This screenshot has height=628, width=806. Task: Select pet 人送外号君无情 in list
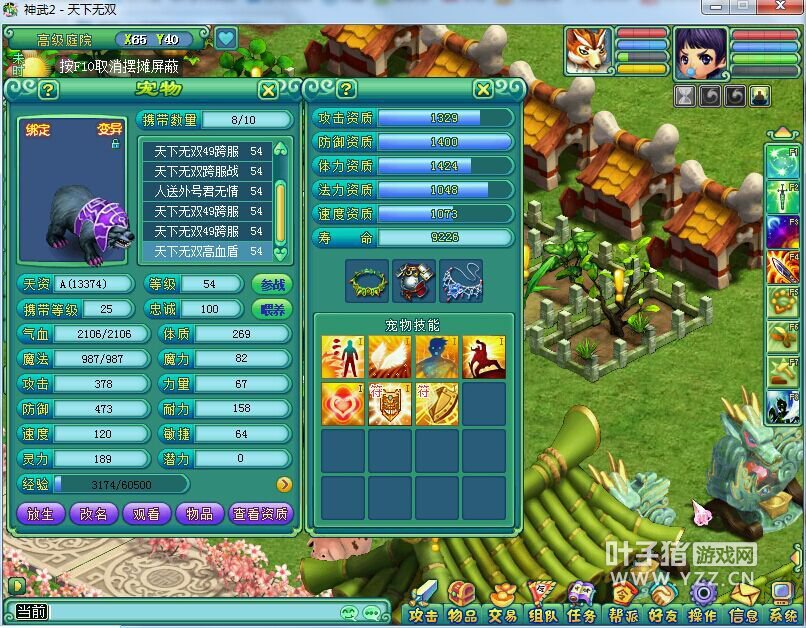point(207,191)
